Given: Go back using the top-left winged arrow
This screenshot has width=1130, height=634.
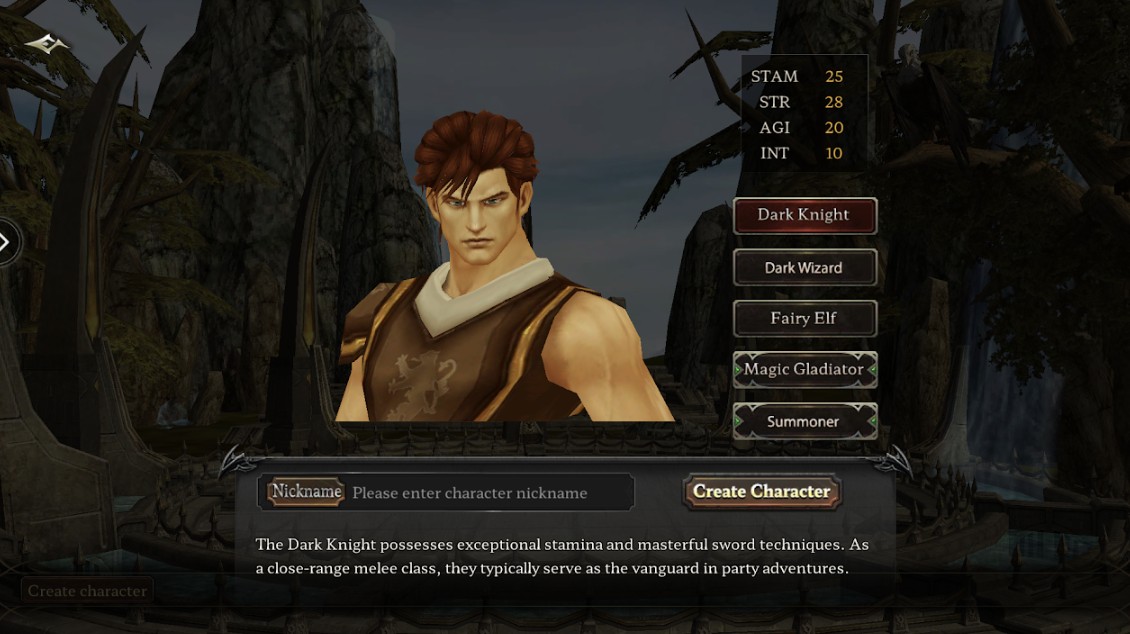Looking at the screenshot, I should point(46,45).
